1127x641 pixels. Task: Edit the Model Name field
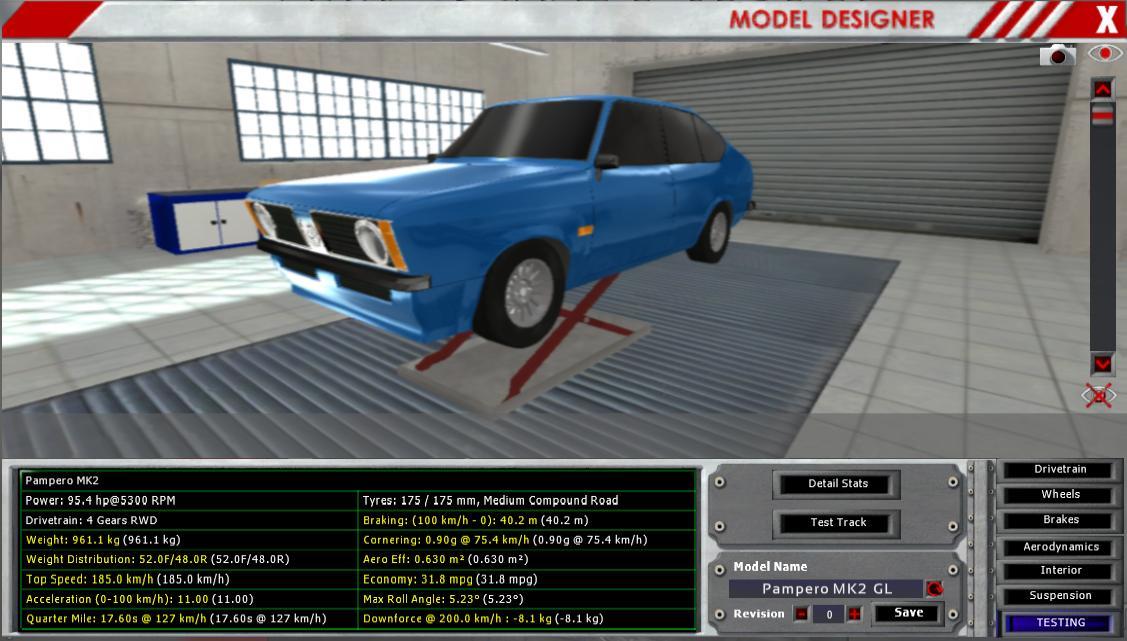(826, 589)
